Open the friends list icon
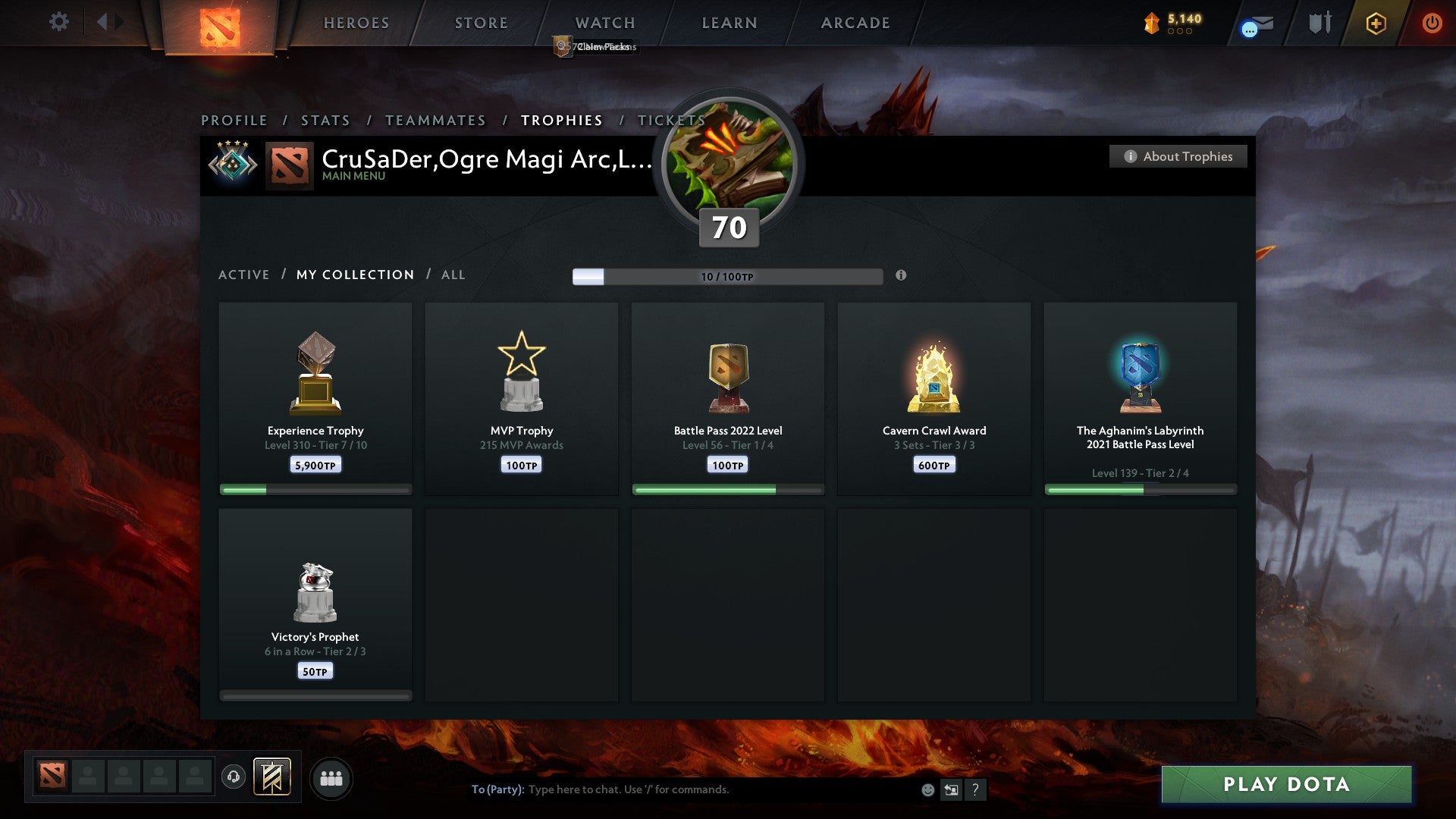The height and width of the screenshot is (819, 1456). 331,777
